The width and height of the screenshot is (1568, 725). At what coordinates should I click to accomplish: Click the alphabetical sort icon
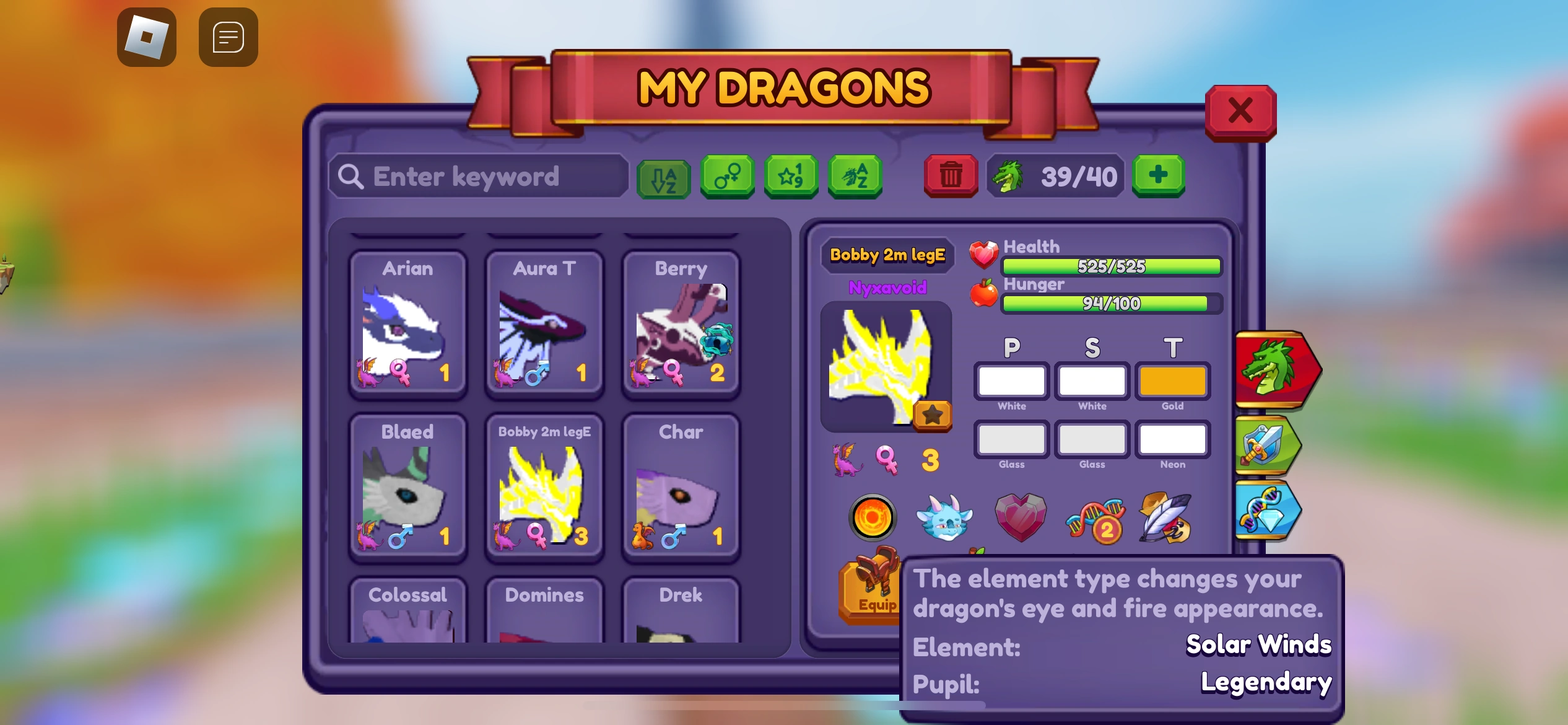click(x=664, y=178)
